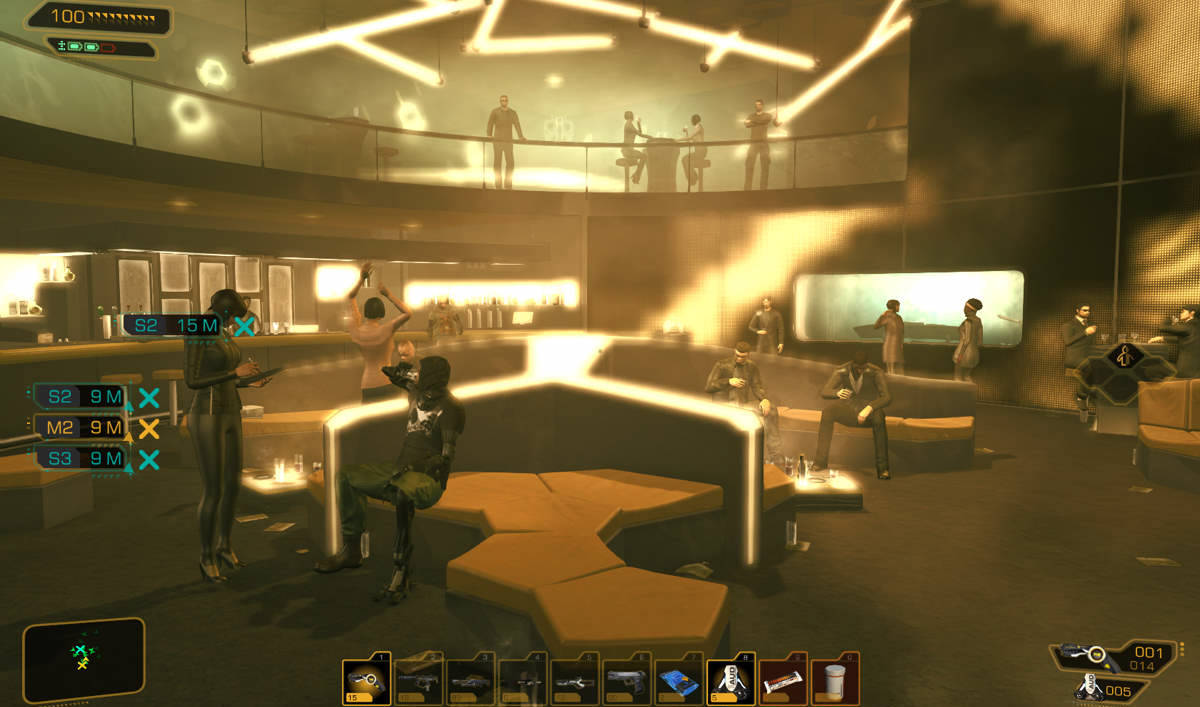Viewport: 1200px width, 707px height.
Task: Click the equipped stun gun weapon icon
Action: click(1081, 655)
